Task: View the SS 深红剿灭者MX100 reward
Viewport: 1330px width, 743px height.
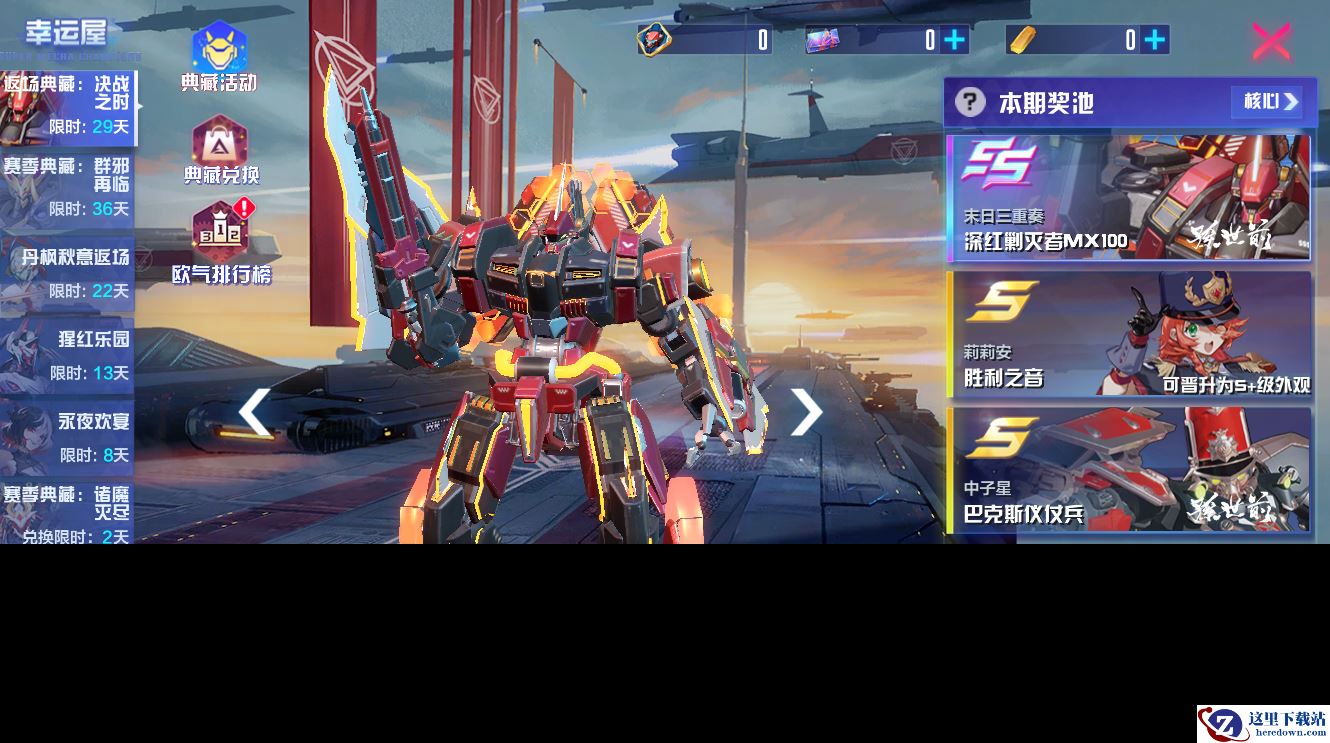Action: 1129,198
